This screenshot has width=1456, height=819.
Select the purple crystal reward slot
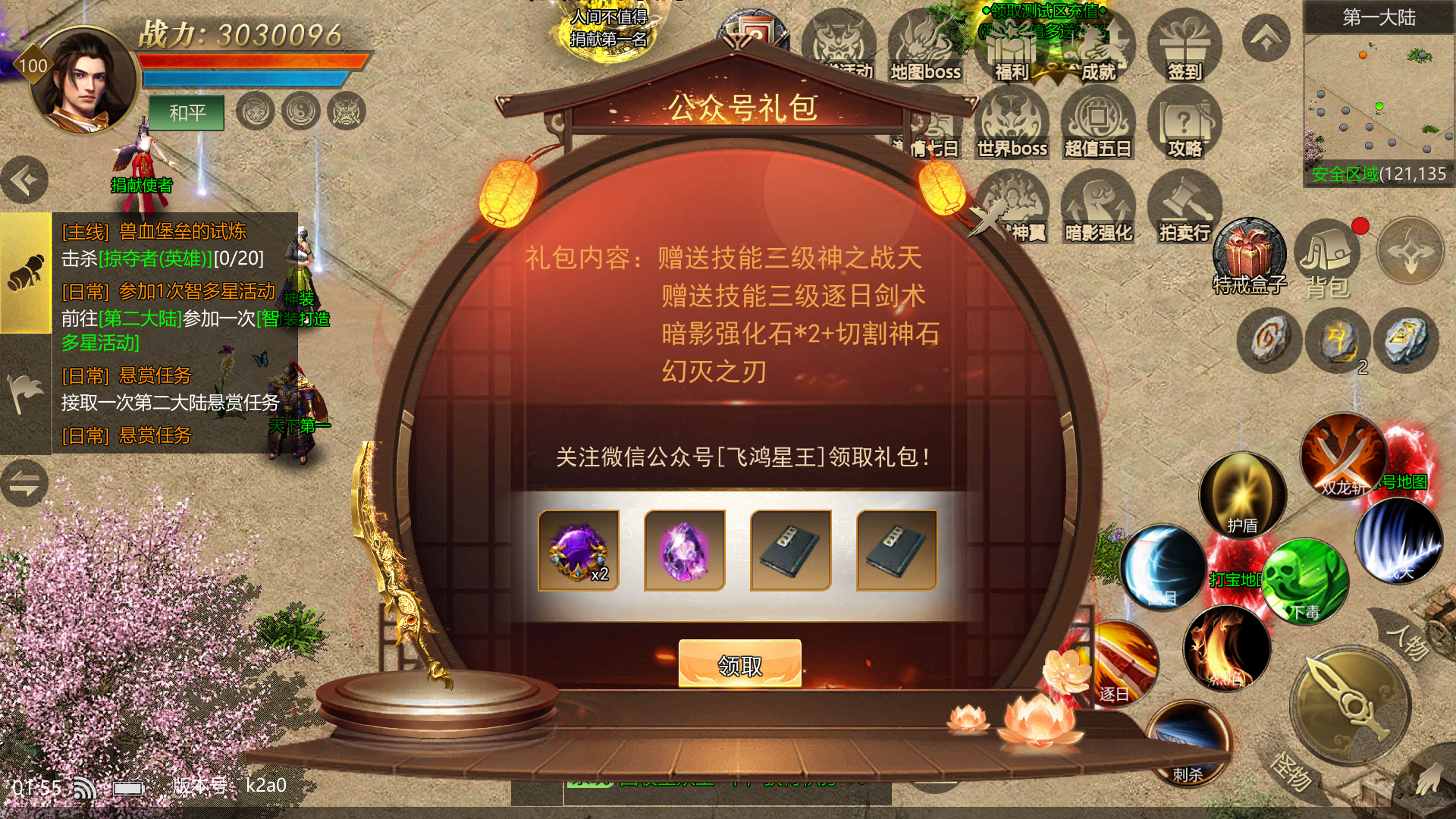pyautogui.click(x=685, y=551)
